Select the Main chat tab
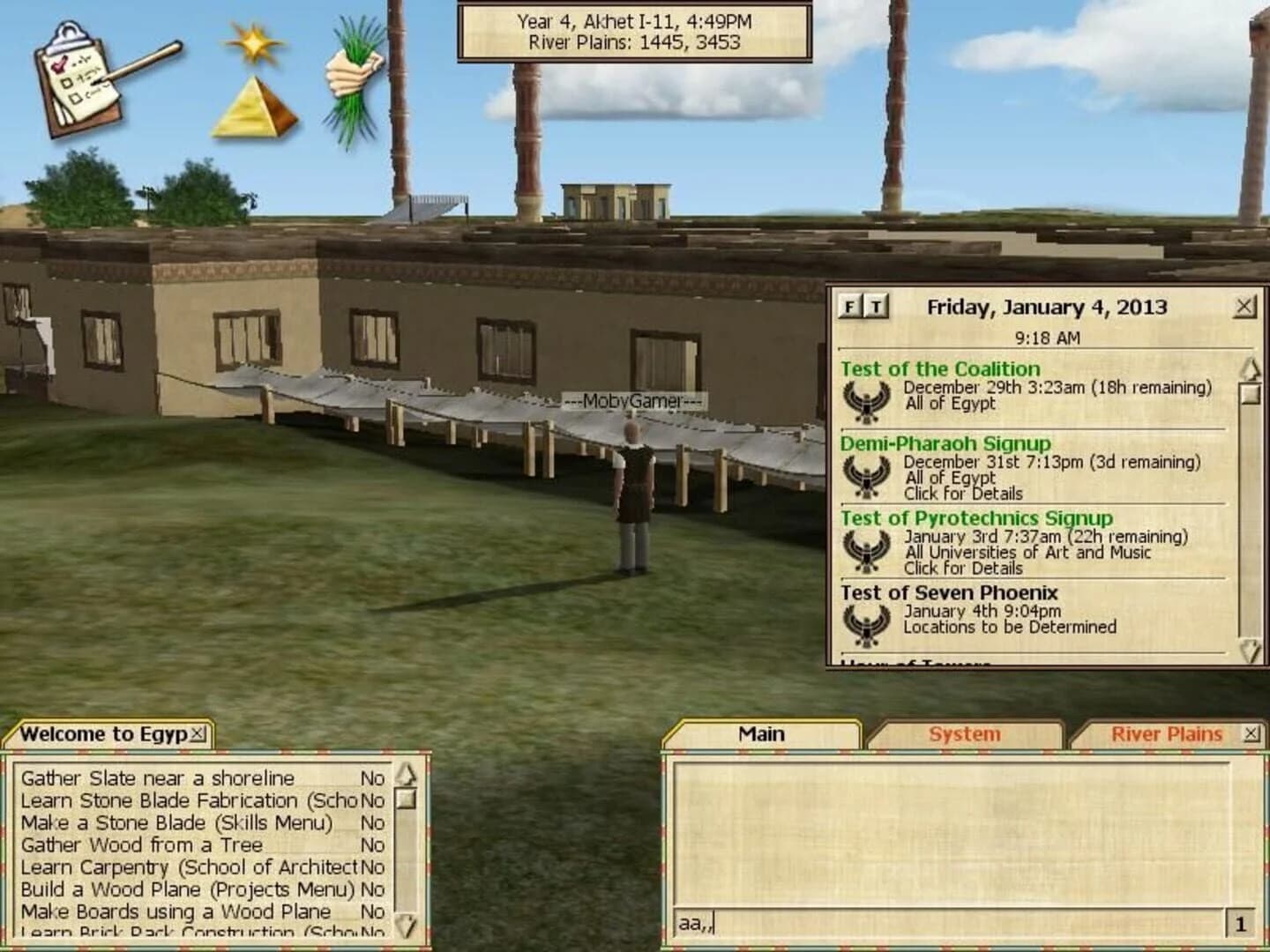The height and width of the screenshot is (952, 1270). (764, 733)
